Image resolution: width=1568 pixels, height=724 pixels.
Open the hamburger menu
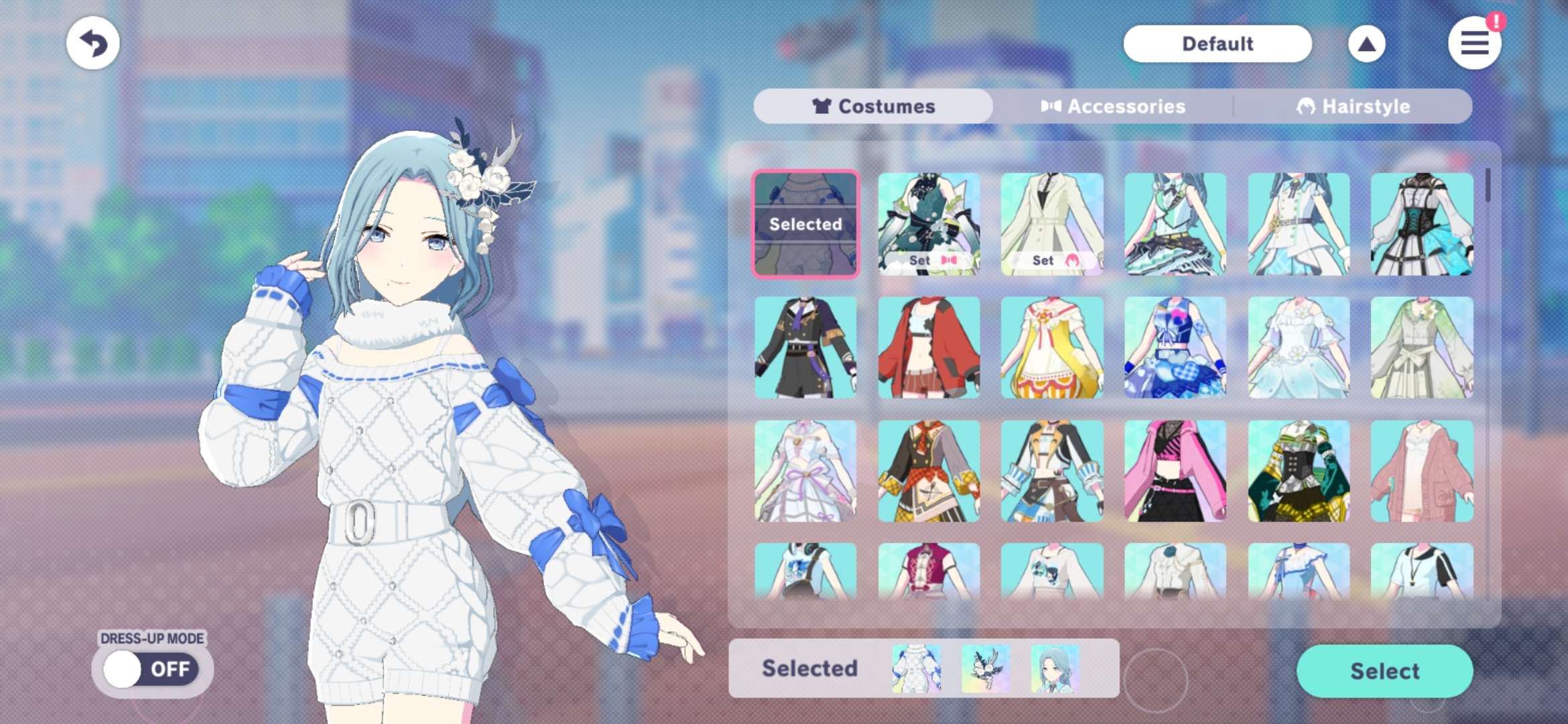point(1474,44)
